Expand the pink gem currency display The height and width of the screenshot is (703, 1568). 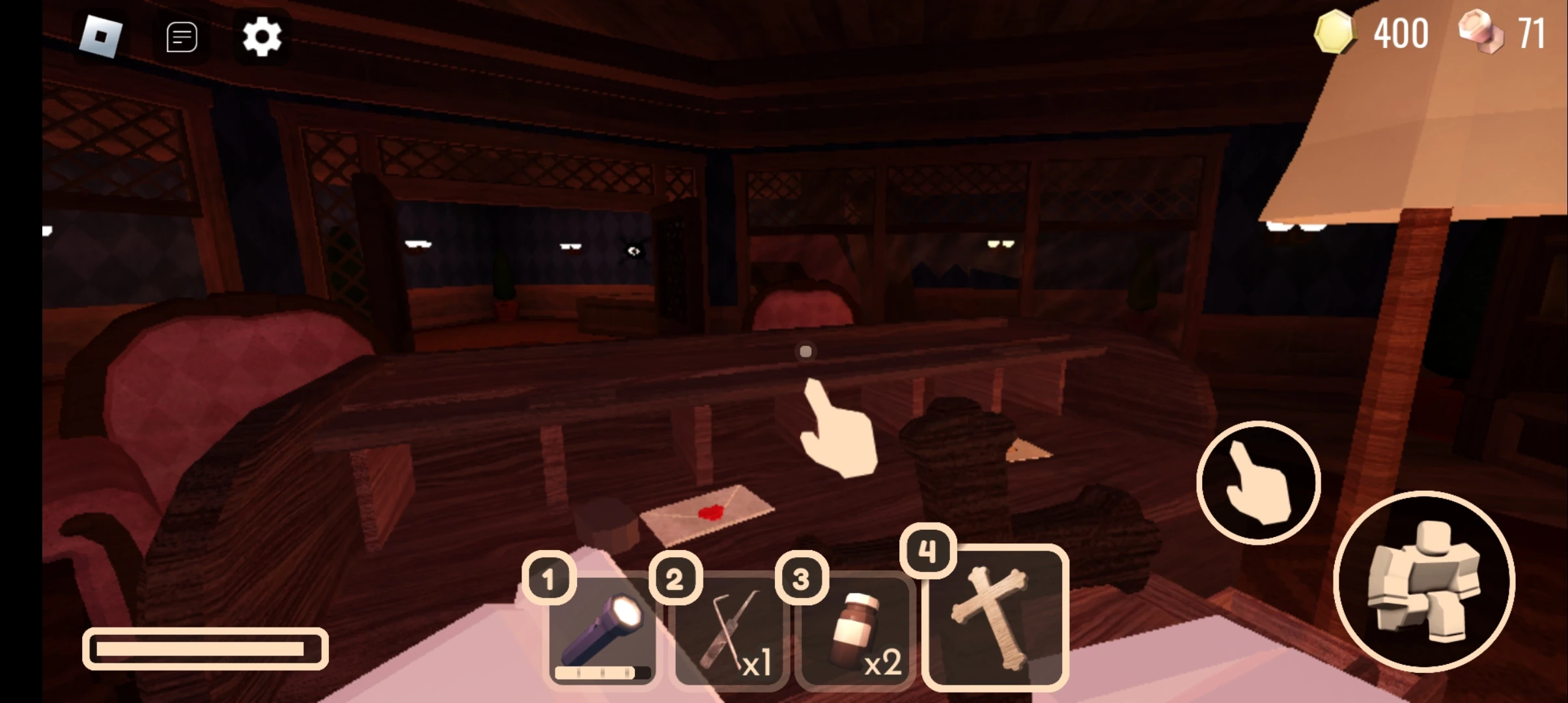(x=1480, y=33)
